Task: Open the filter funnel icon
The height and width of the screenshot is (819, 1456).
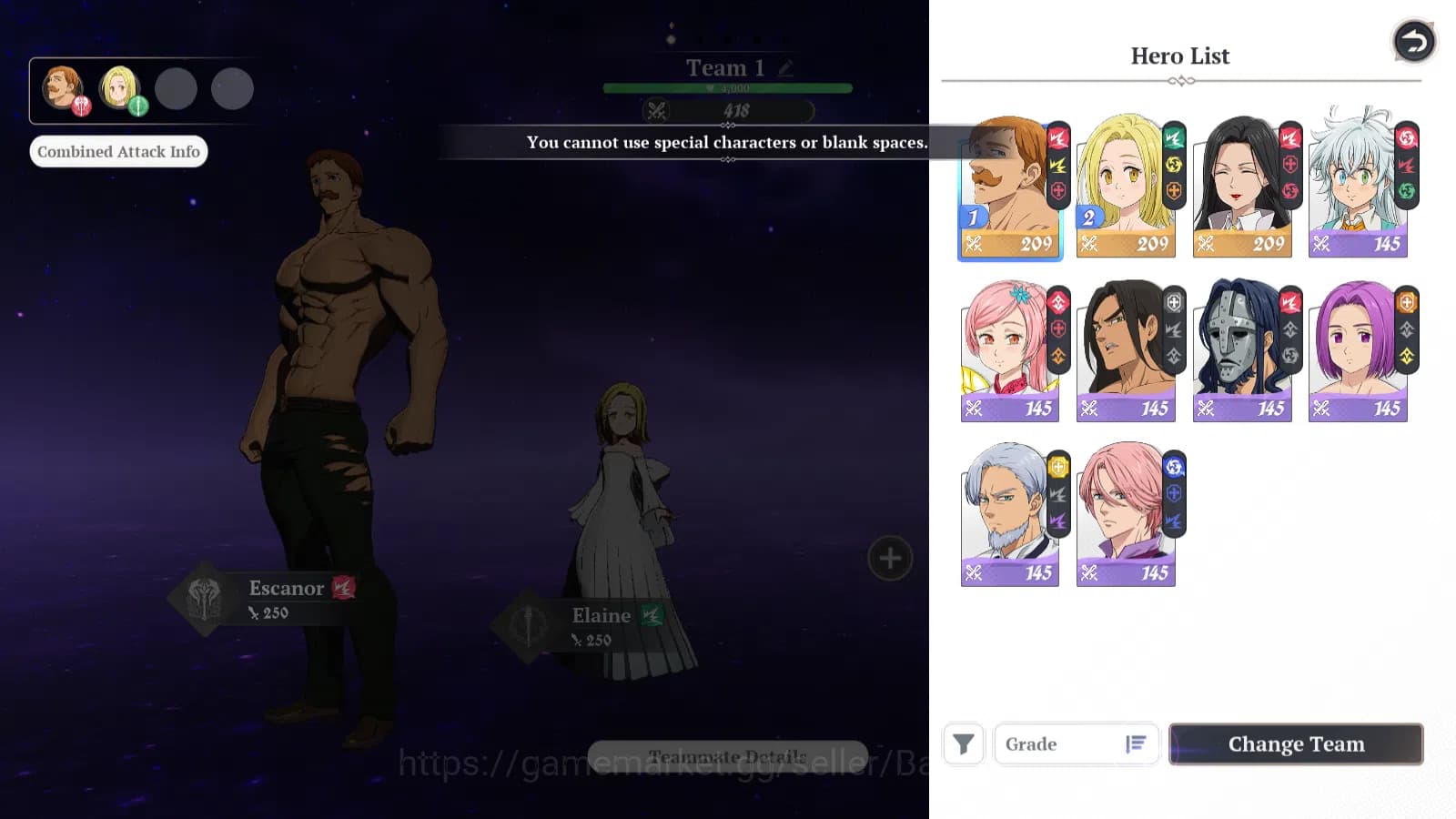Action: coord(963,743)
